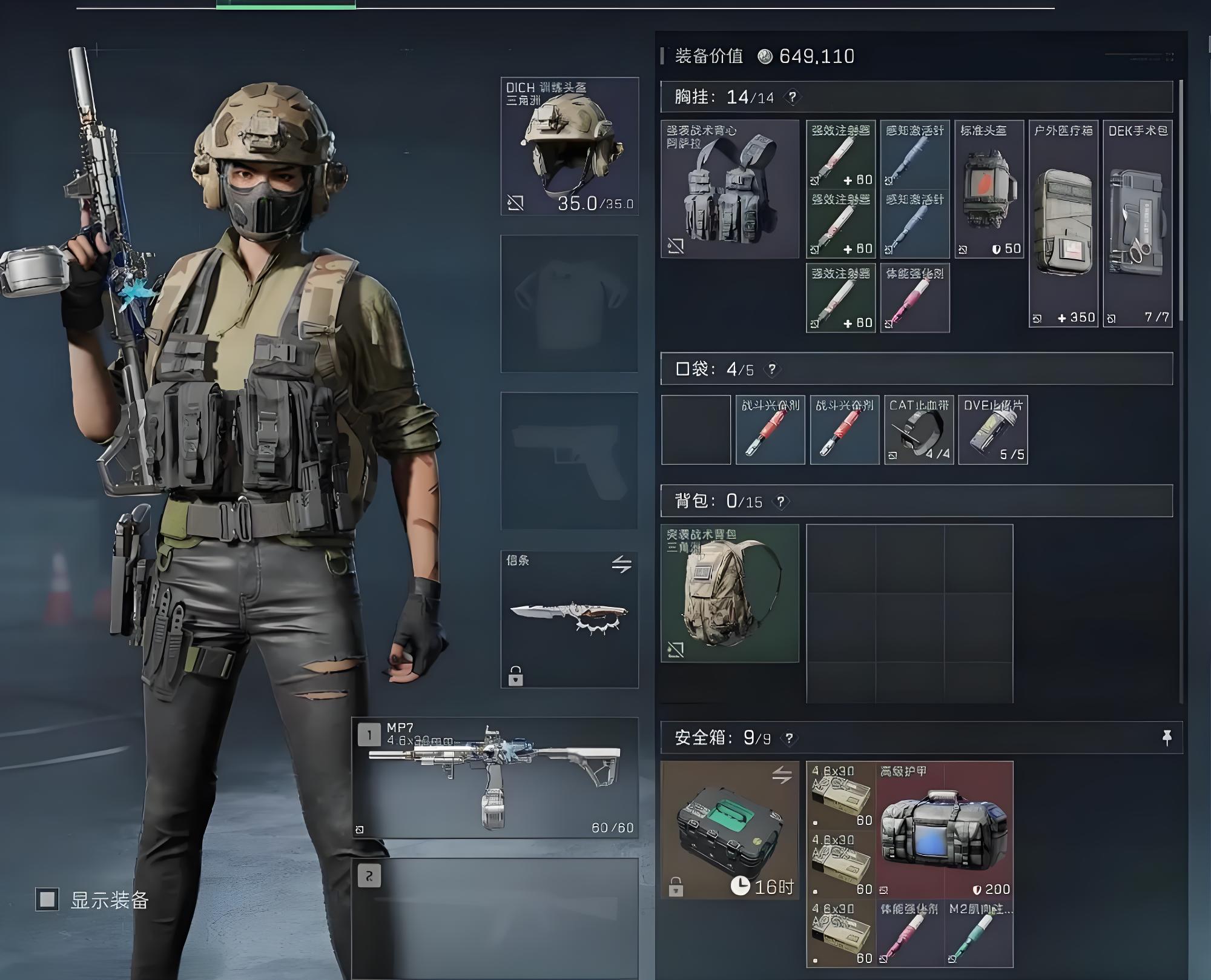Screen dimensions: 1211x980
Task: Open the secure container case slot
Action: pos(730,830)
